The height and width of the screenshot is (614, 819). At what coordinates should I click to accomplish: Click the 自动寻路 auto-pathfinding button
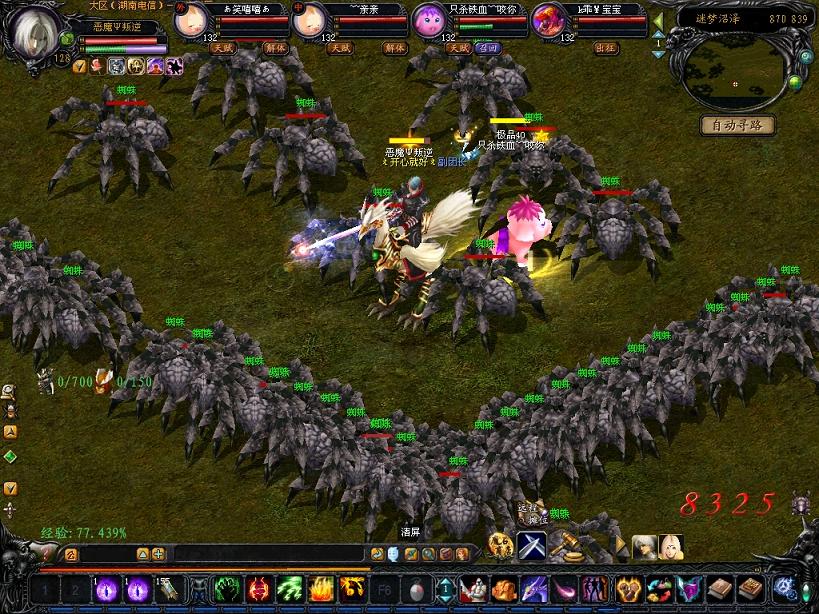737,125
